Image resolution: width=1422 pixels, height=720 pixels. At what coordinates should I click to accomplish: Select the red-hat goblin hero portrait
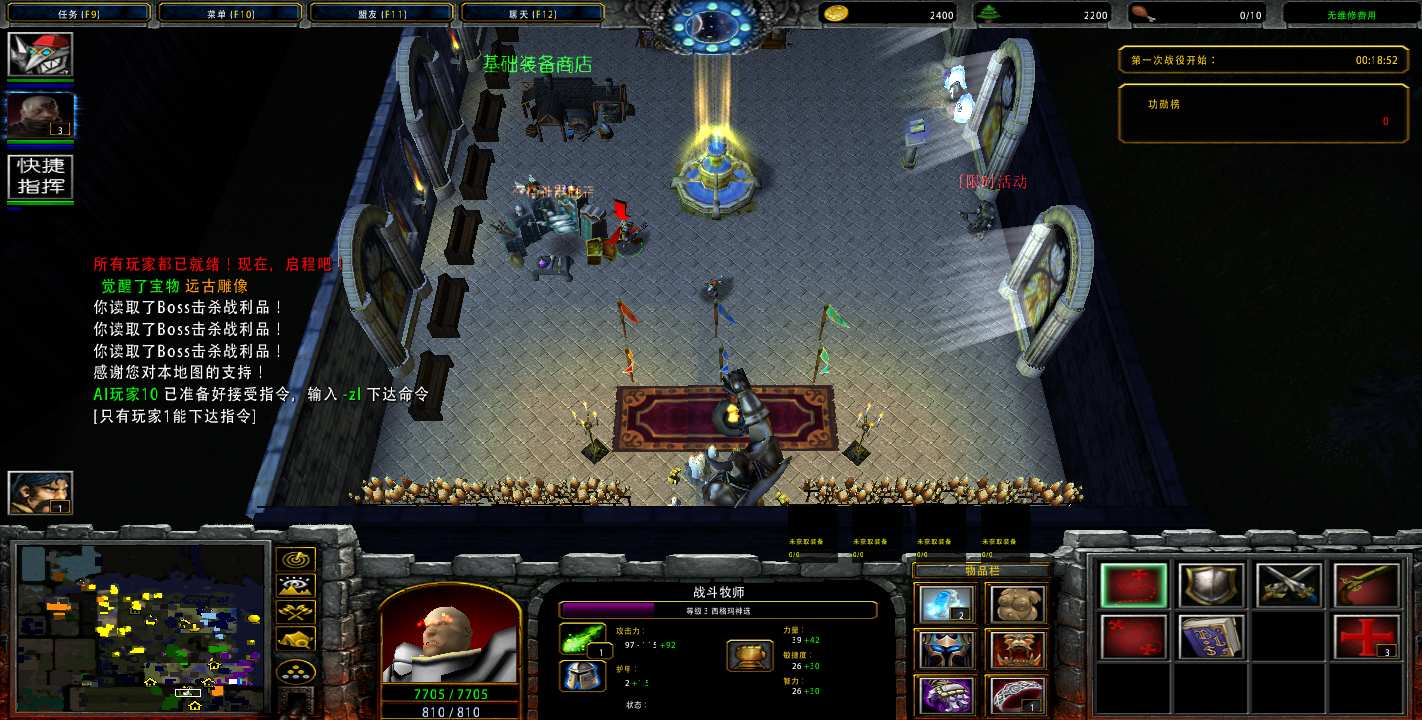pyautogui.click(x=40, y=54)
